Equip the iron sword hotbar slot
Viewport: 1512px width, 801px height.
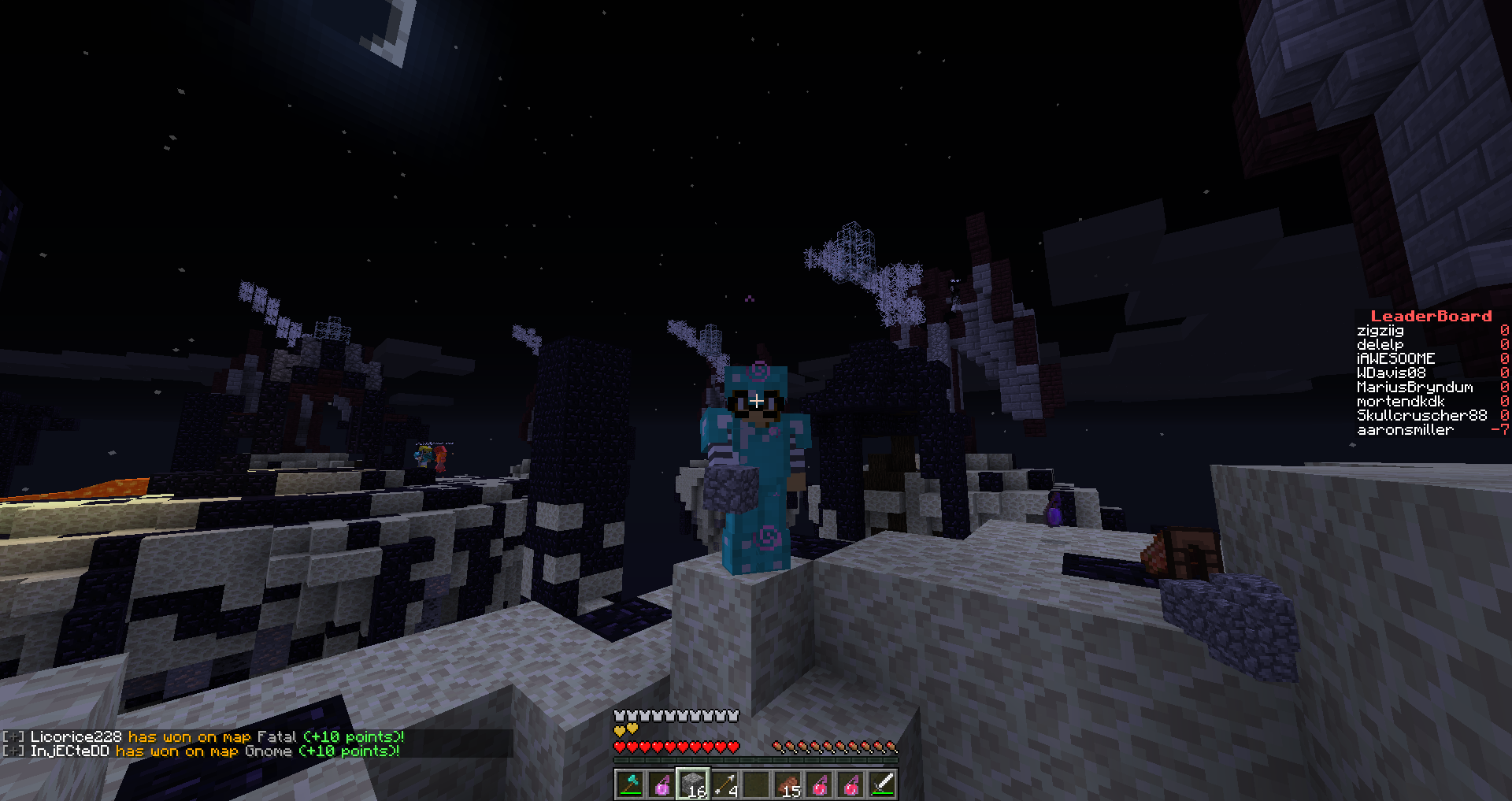point(882,784)
